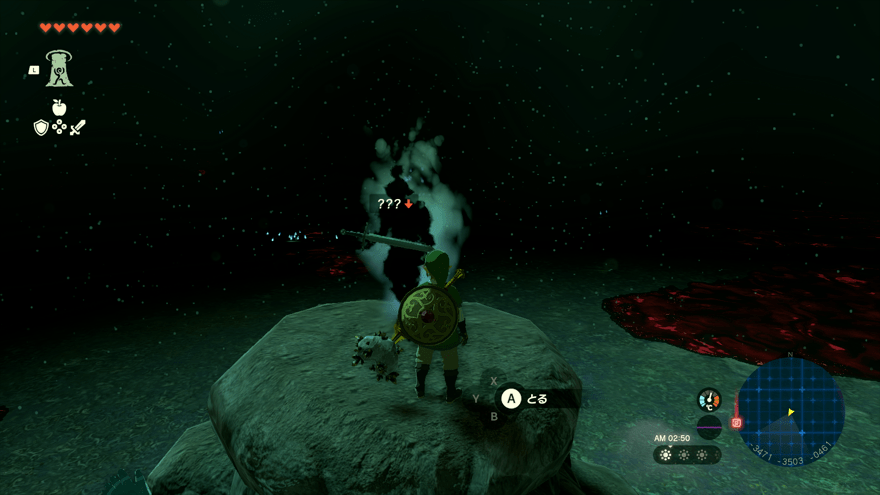Activate the Ascend ability icon

[59, 68]
